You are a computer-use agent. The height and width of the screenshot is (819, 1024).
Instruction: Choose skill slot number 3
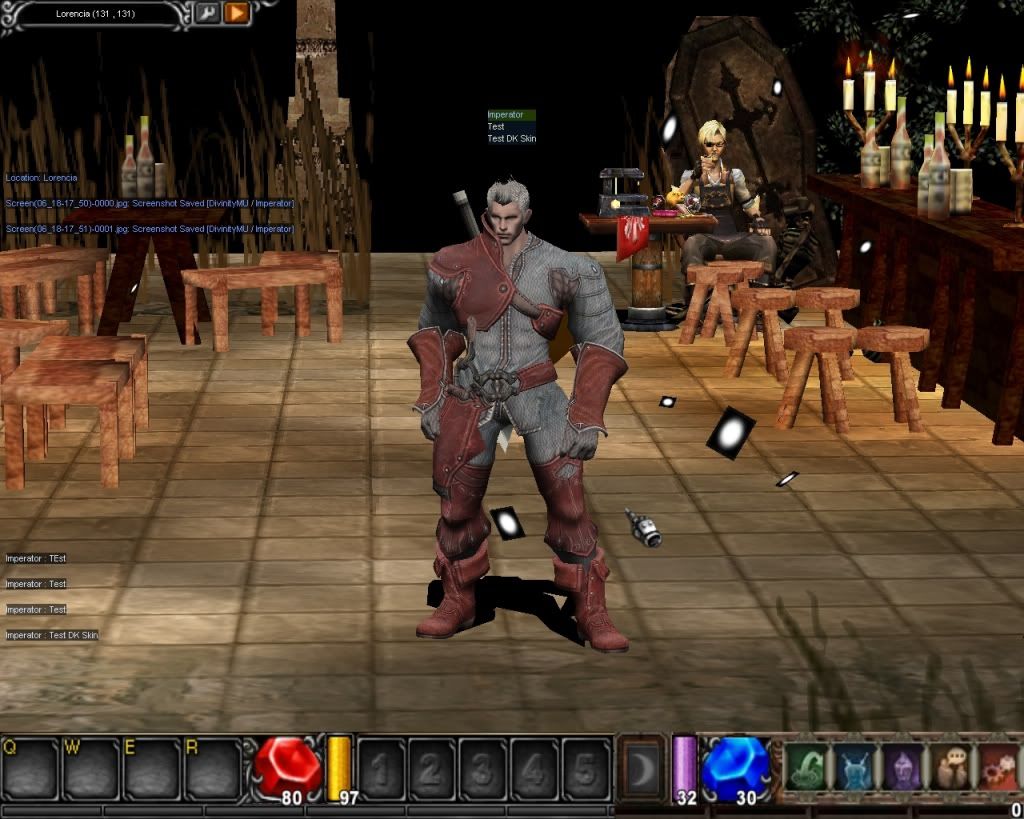[x=483, y=770]
